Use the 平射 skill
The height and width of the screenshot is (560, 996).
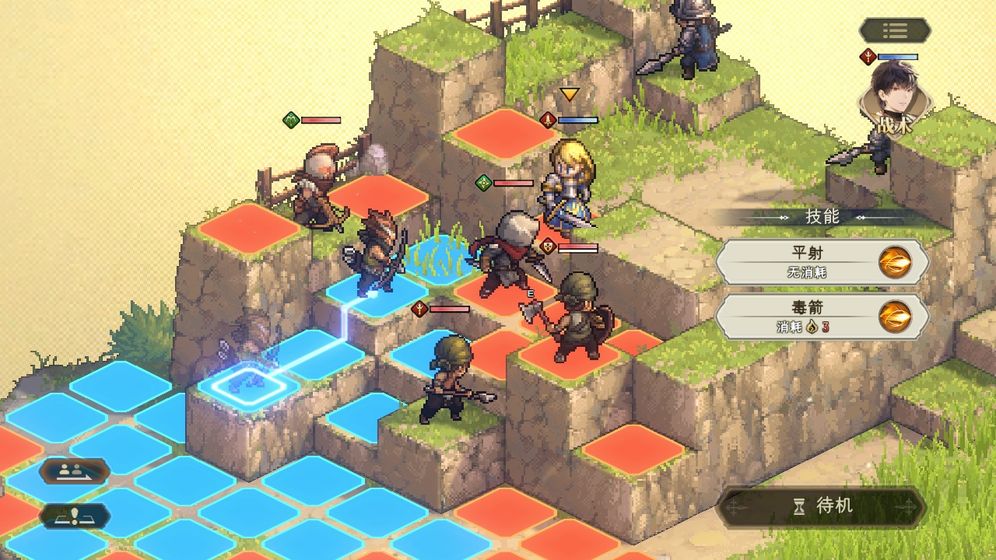coord(821,262)
